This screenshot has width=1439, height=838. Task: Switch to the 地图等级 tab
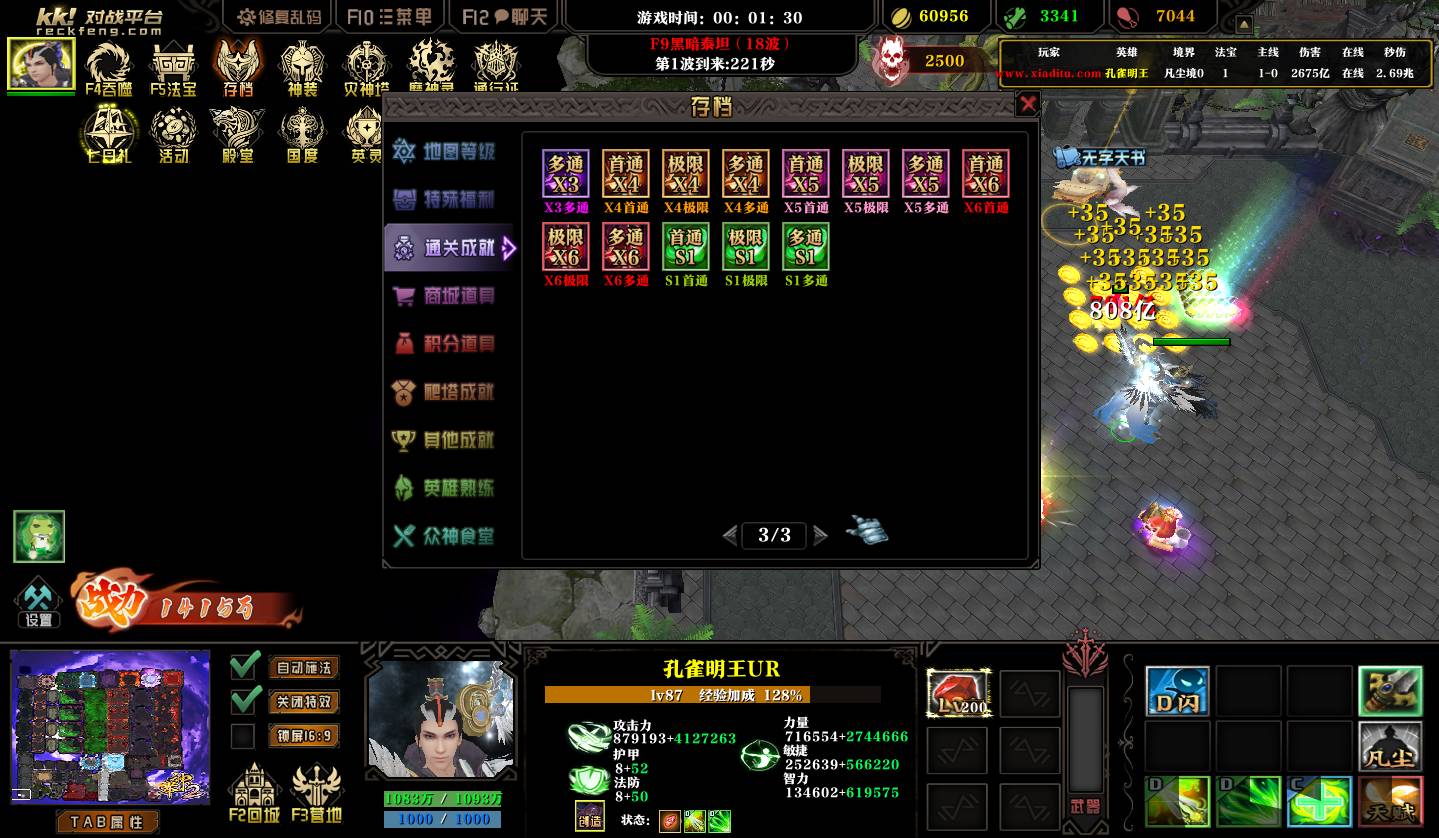coord(446,152)
